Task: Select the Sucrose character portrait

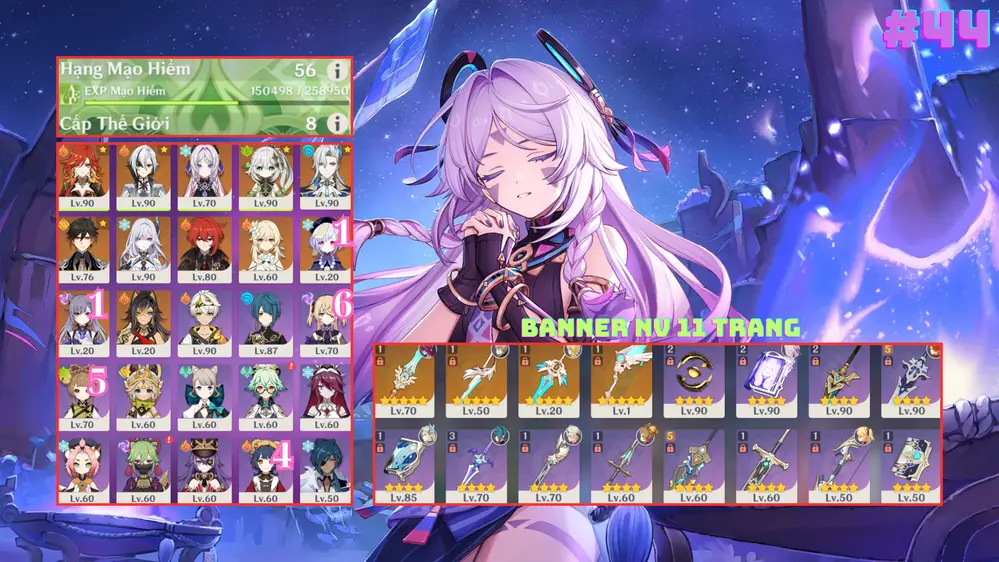Action: click(265, 392)
